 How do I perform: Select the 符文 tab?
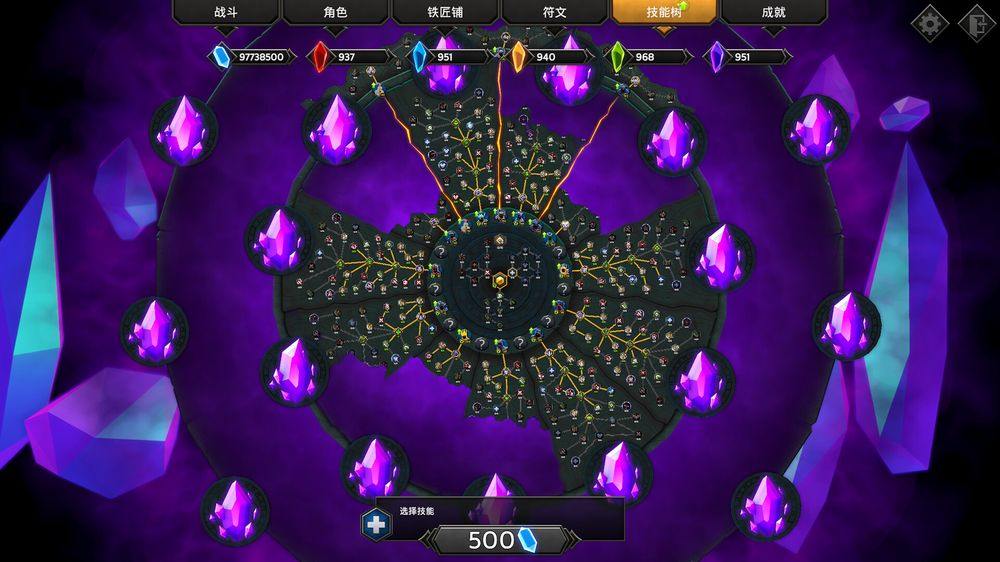[554, 13]
